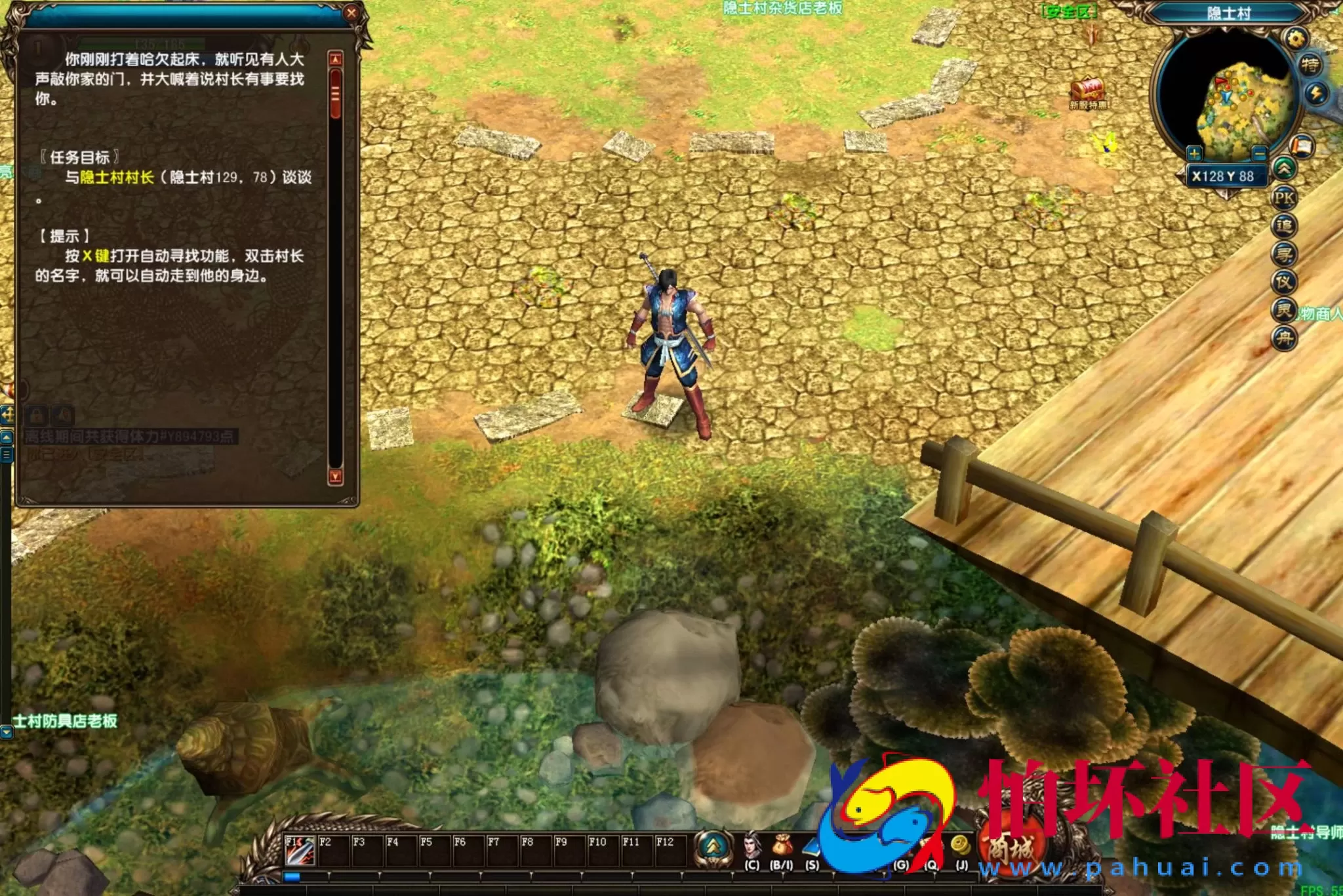
Task: Expand the left-edge panel arrow
Action: coord(6,437)
